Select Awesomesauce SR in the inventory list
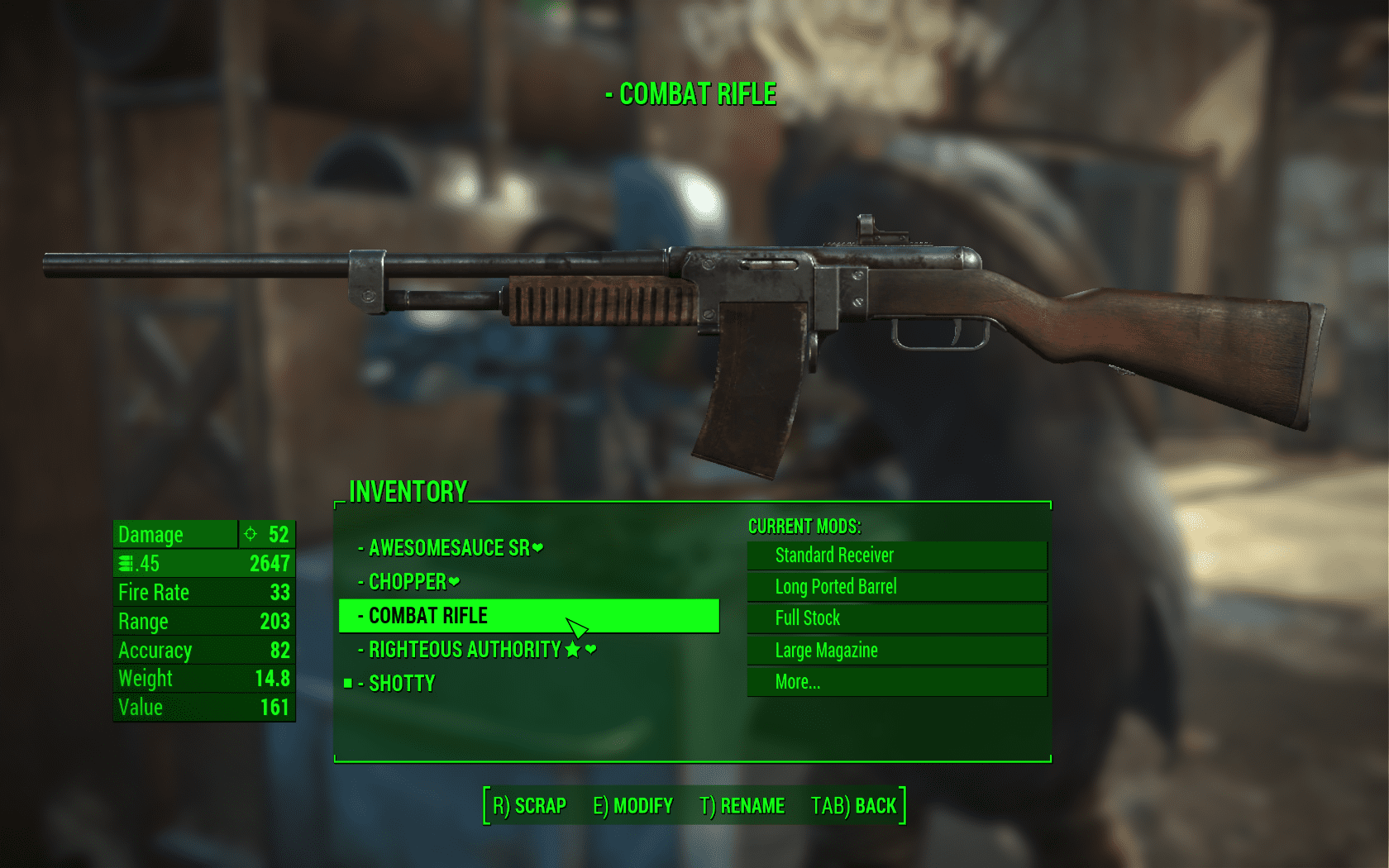Screen dimensions: 1389x868 pos(449,548)
